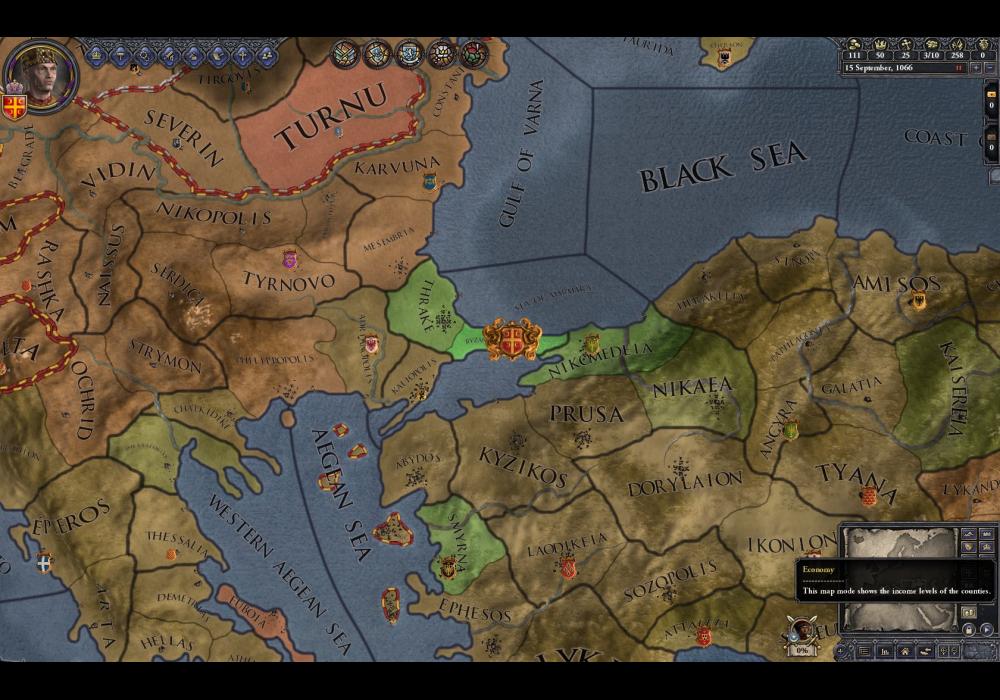Open the ledger bar chart button
Screen dimensions: 1000x700
pos(884,651)
